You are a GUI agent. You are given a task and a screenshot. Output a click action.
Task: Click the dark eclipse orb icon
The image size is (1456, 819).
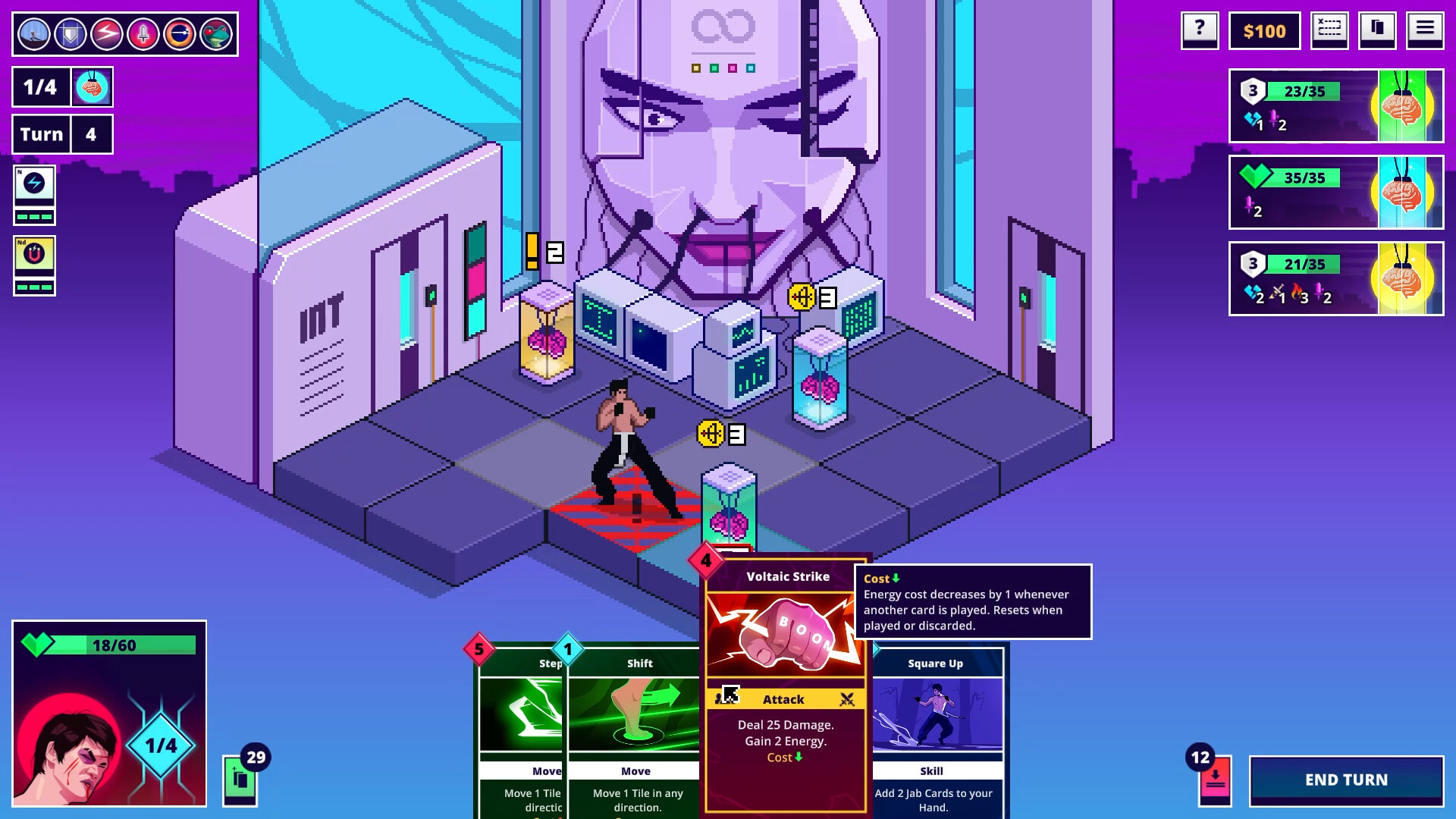pyautogui.click(x=180, y=33)
